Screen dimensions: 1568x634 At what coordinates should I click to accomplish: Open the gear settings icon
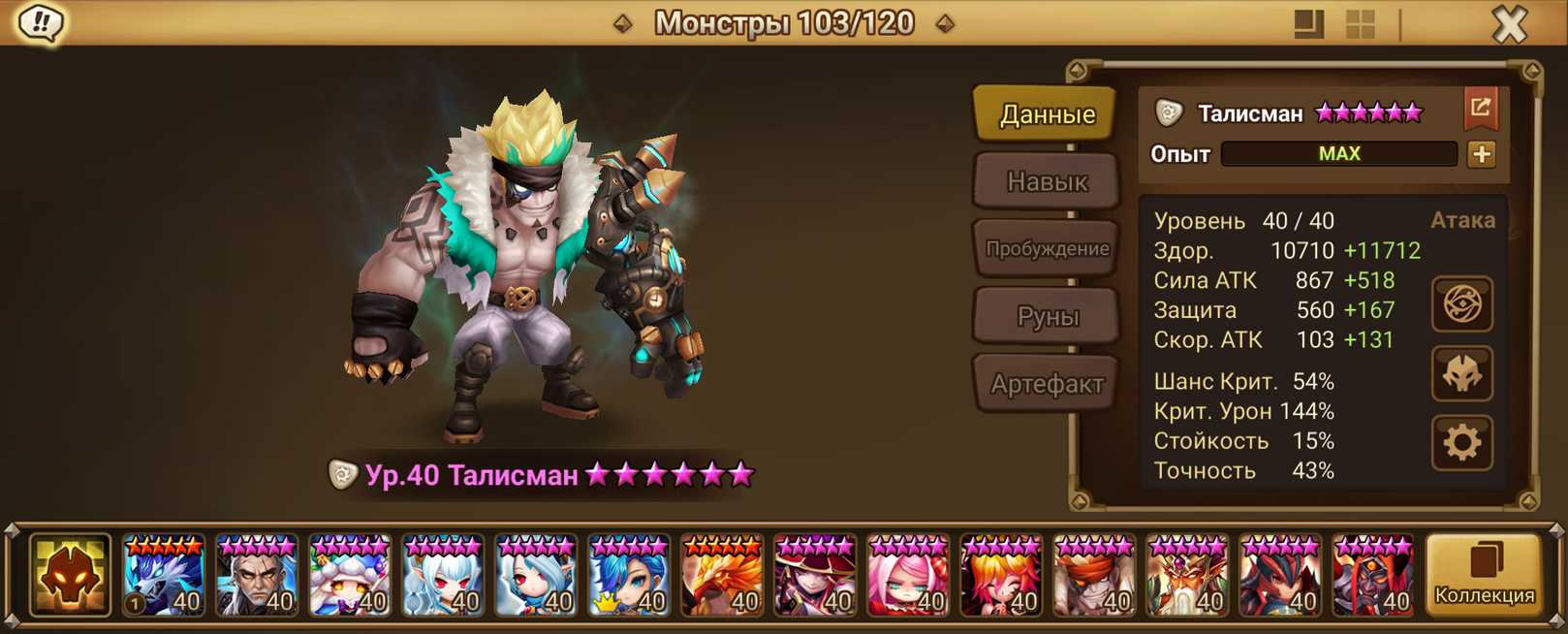[1461, 443]
